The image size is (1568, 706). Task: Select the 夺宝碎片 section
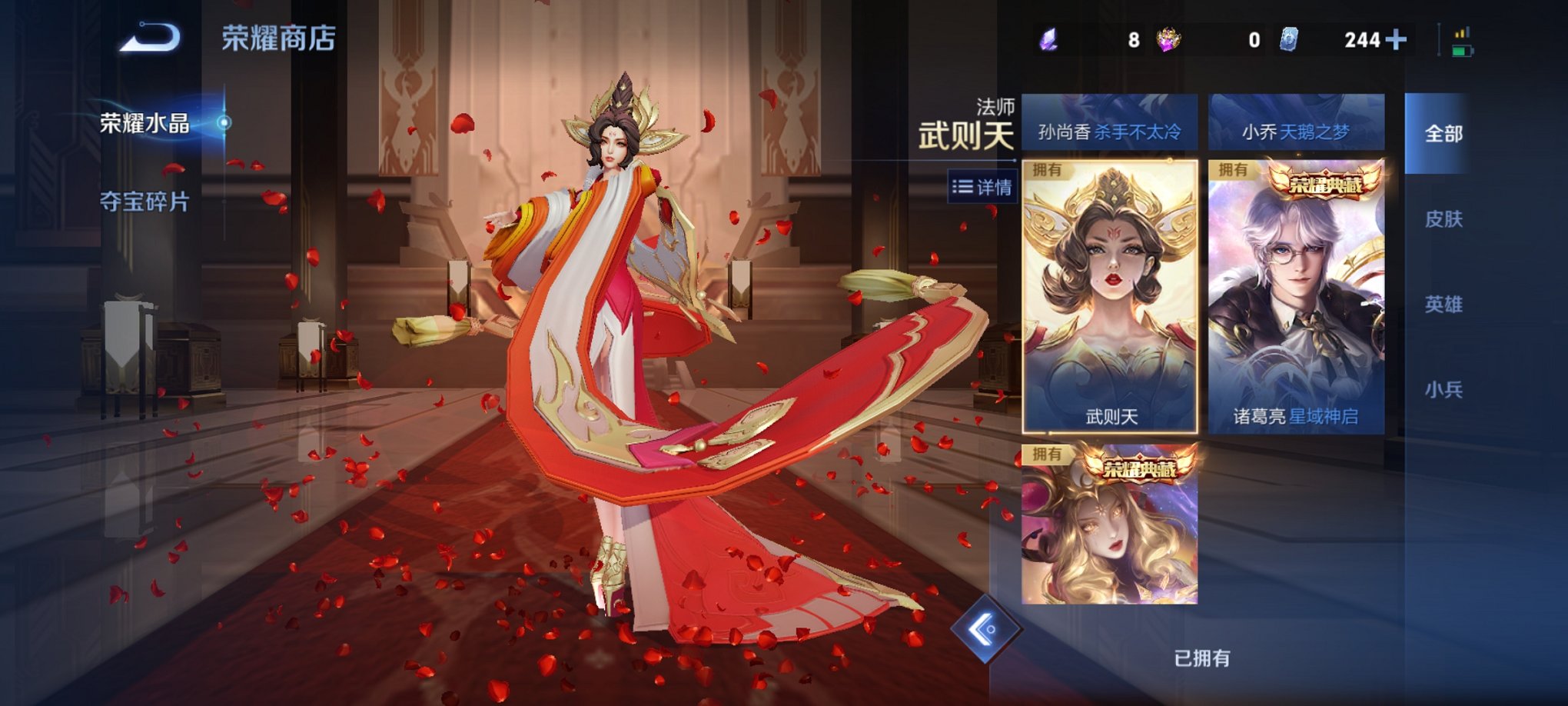[145, 201]
